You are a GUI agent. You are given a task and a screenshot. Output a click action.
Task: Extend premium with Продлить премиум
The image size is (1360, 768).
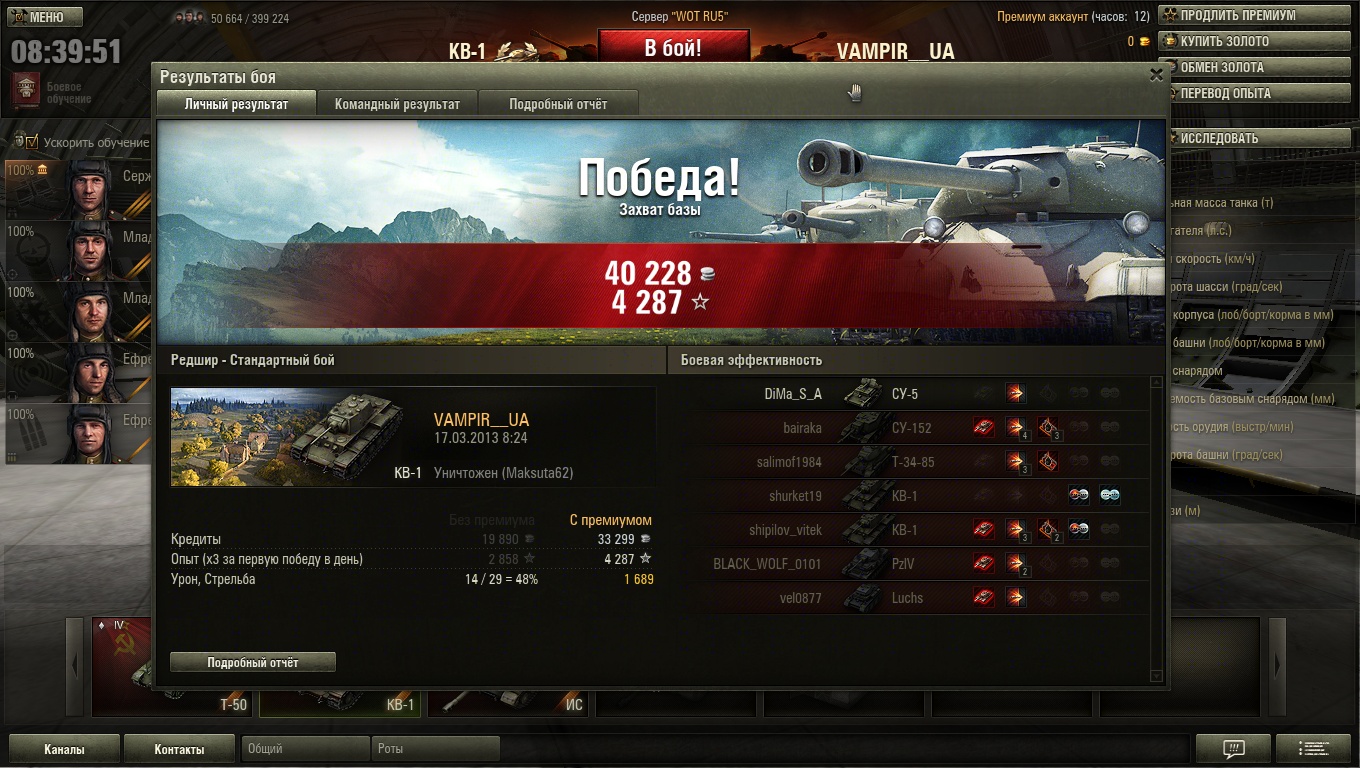[x=1254, y=15]
